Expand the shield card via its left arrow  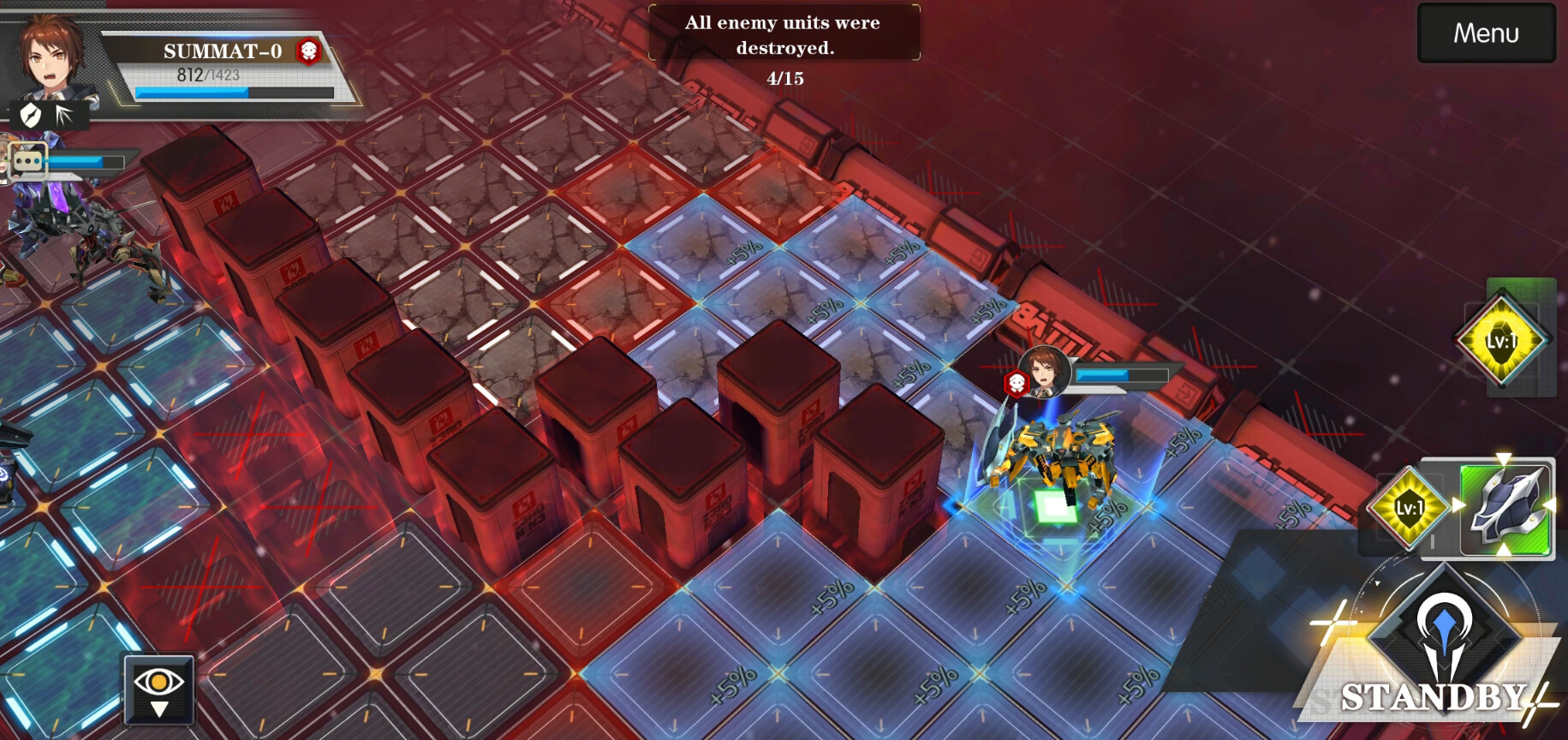(x=1458, y=505)
